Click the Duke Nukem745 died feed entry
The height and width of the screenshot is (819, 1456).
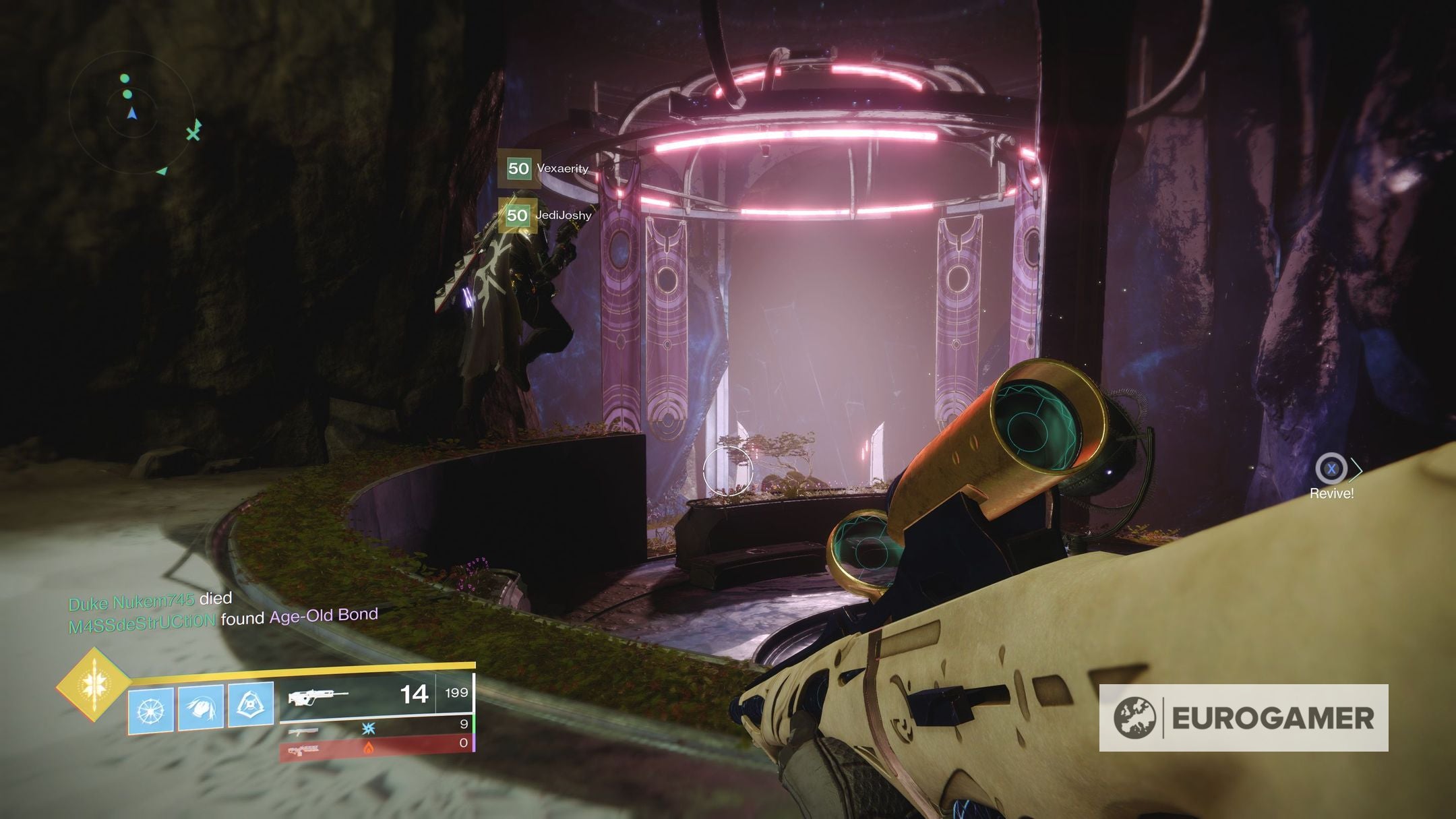coord(150,600)
